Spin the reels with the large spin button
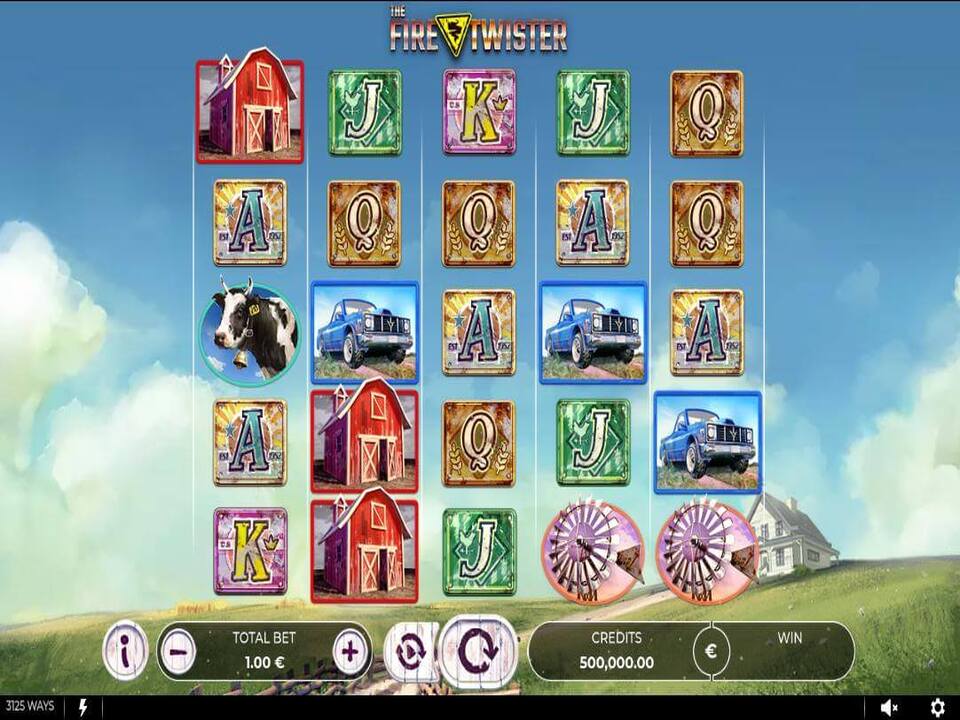 [477, 650]
